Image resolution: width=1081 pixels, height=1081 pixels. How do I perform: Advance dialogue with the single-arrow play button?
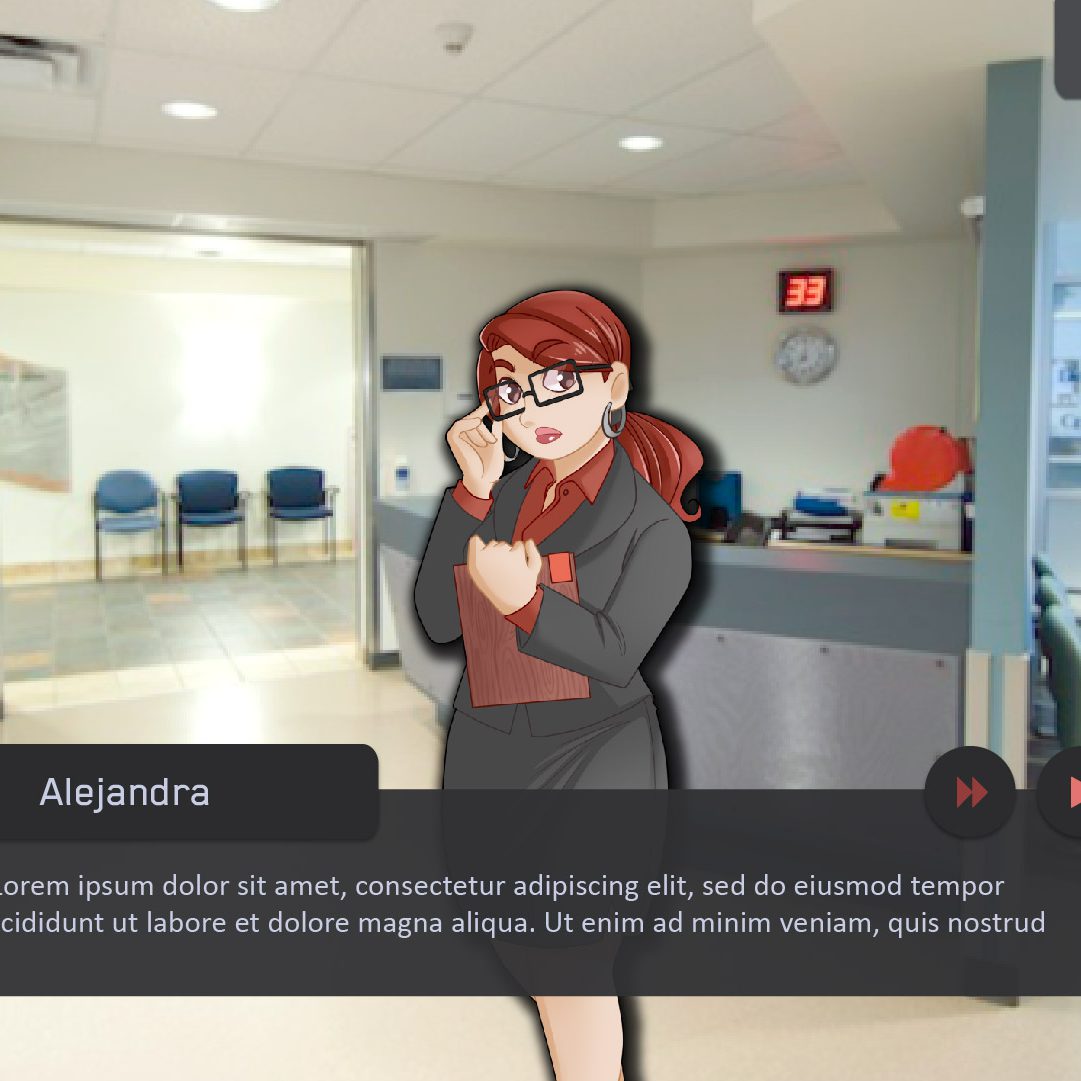(1067, 792)
